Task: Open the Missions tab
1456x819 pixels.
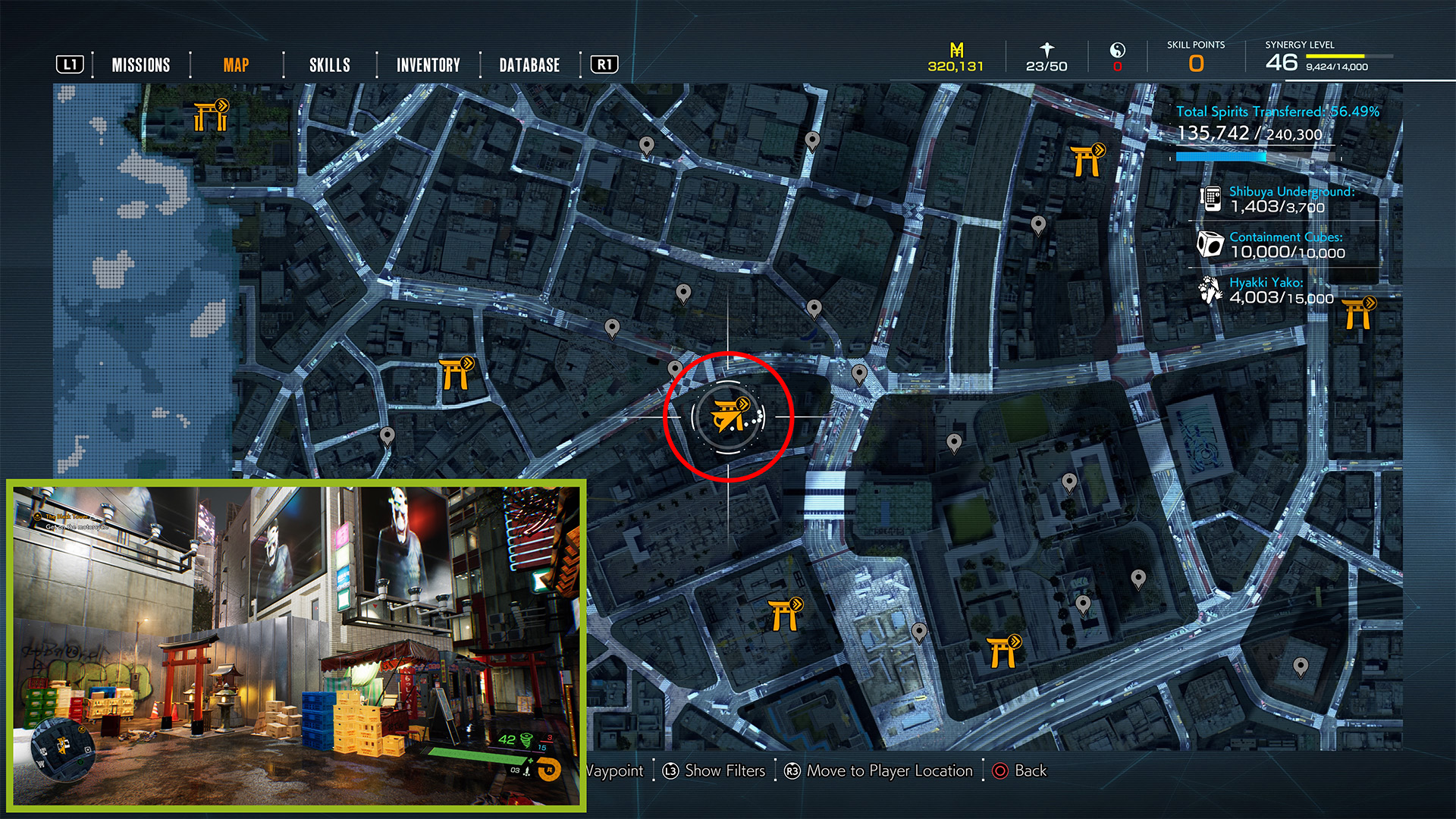Action: point(141,65)
